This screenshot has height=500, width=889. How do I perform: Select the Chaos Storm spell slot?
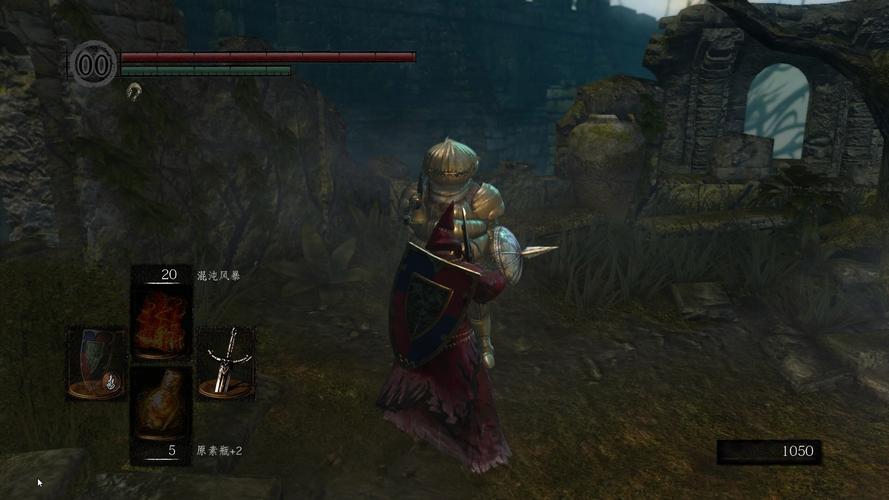tap(160, 320)
